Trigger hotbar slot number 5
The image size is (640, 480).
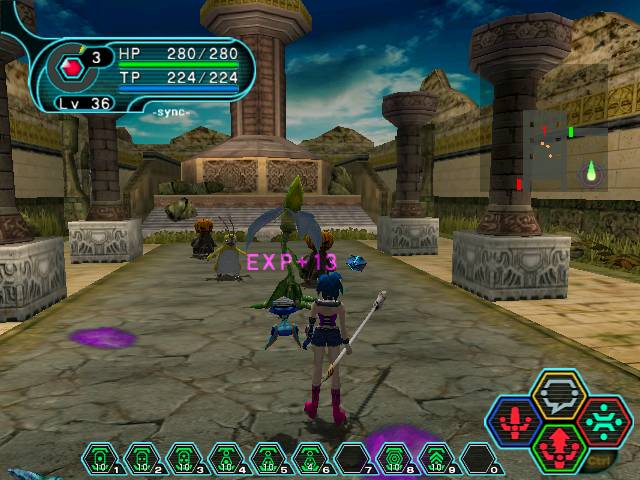click(268, 459)
